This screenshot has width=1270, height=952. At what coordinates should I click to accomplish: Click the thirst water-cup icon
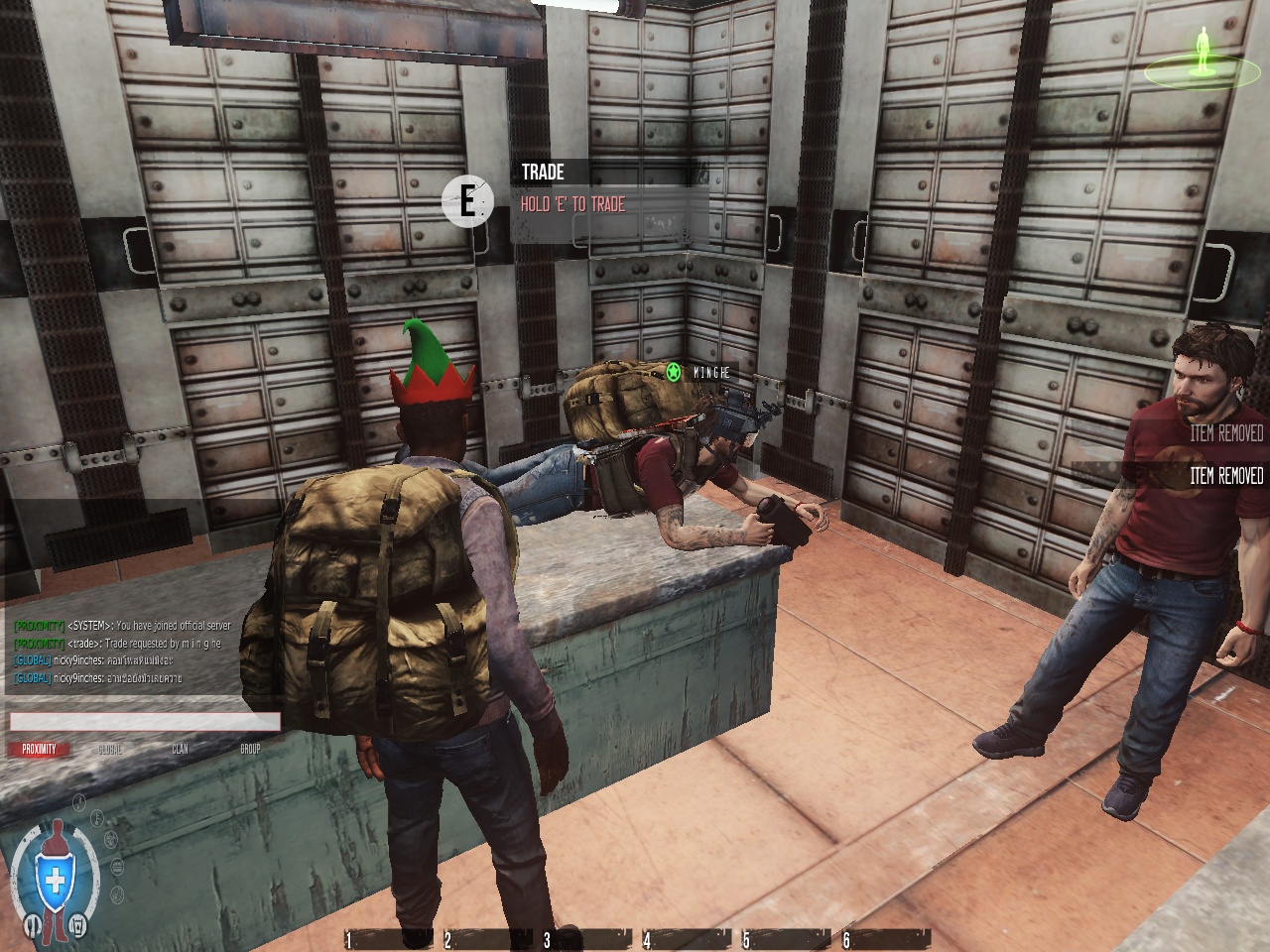coord(78,926)
